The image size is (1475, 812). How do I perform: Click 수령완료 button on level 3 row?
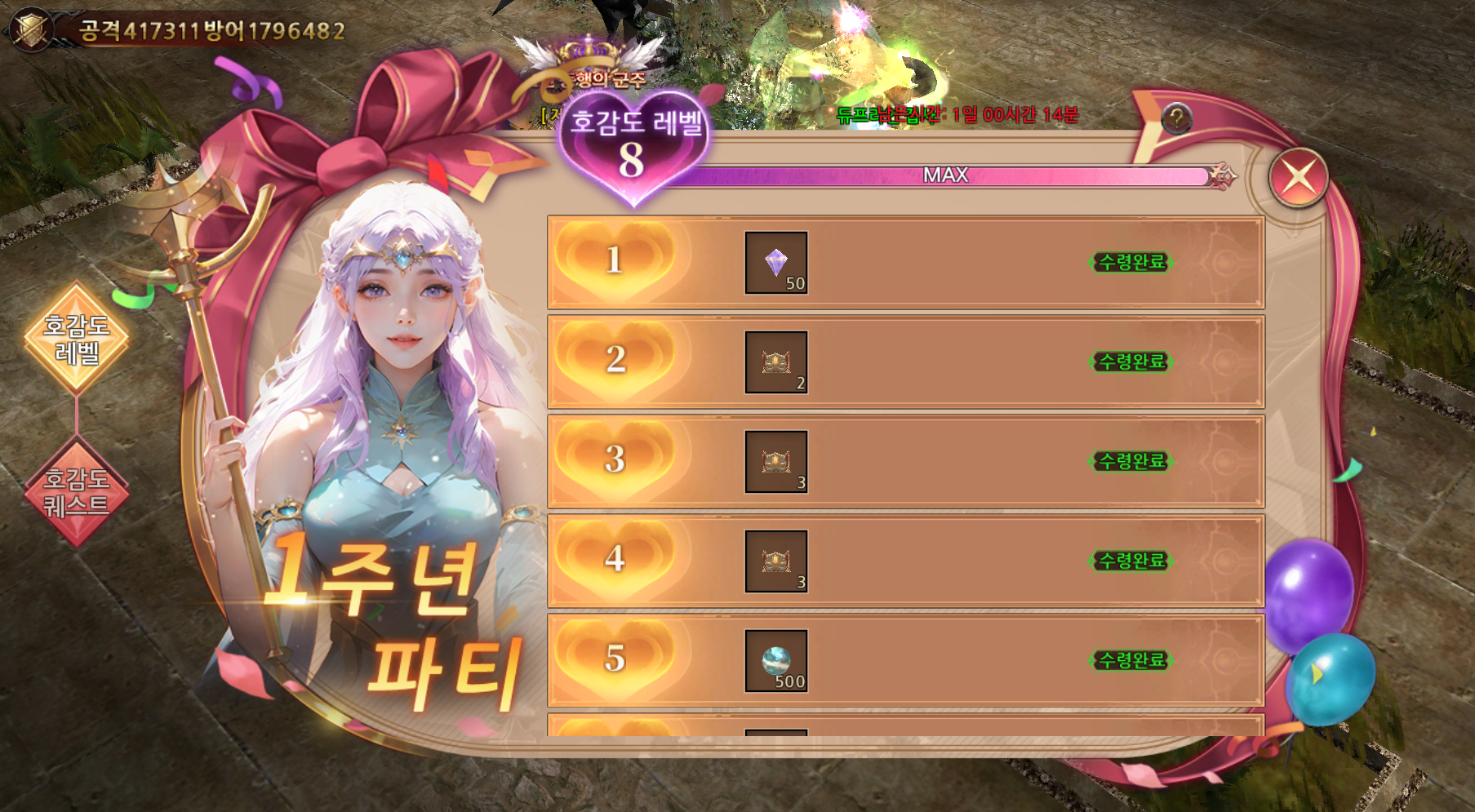pos(1131,461)
